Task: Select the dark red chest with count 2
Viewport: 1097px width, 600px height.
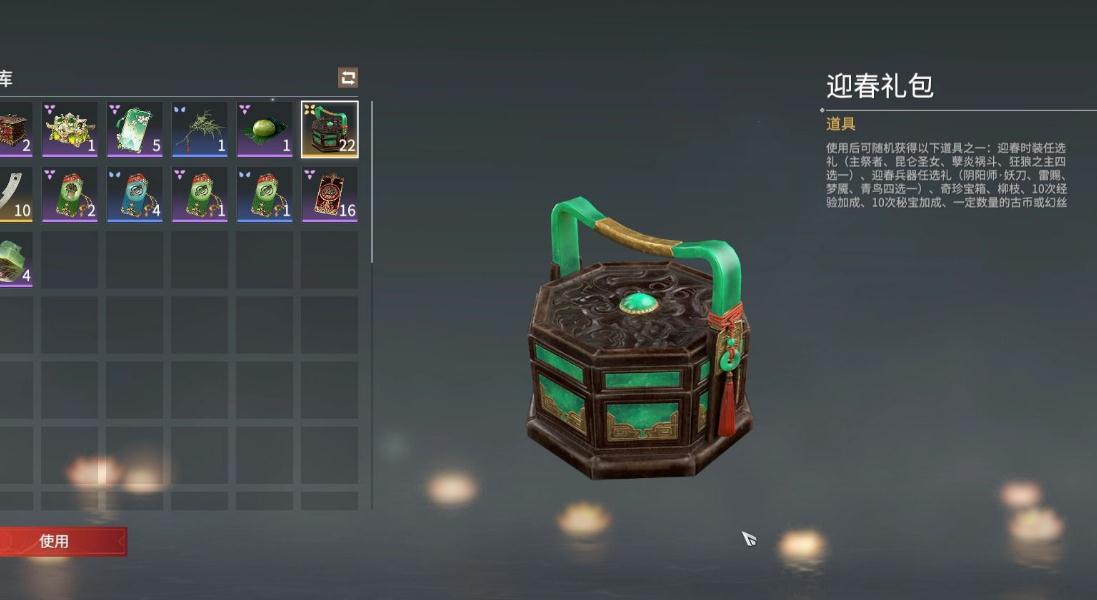Action: [14, 129]
